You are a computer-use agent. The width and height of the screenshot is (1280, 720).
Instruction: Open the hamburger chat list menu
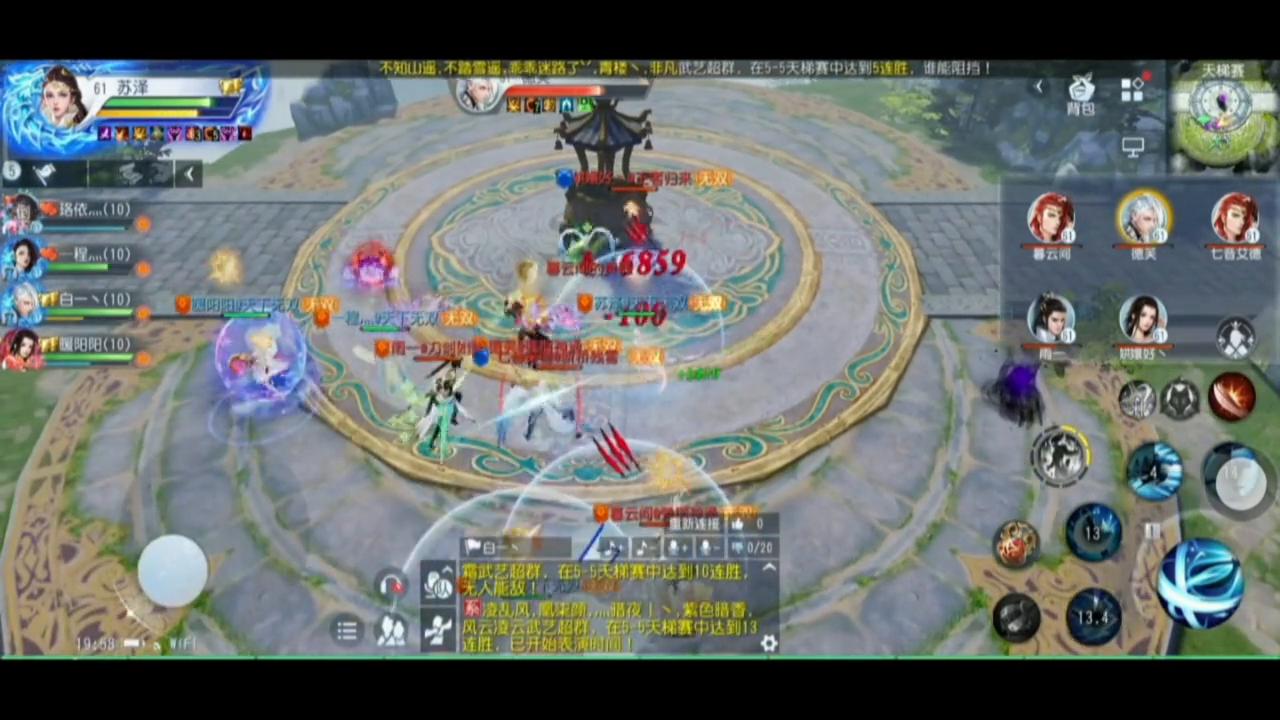(347, 629)
